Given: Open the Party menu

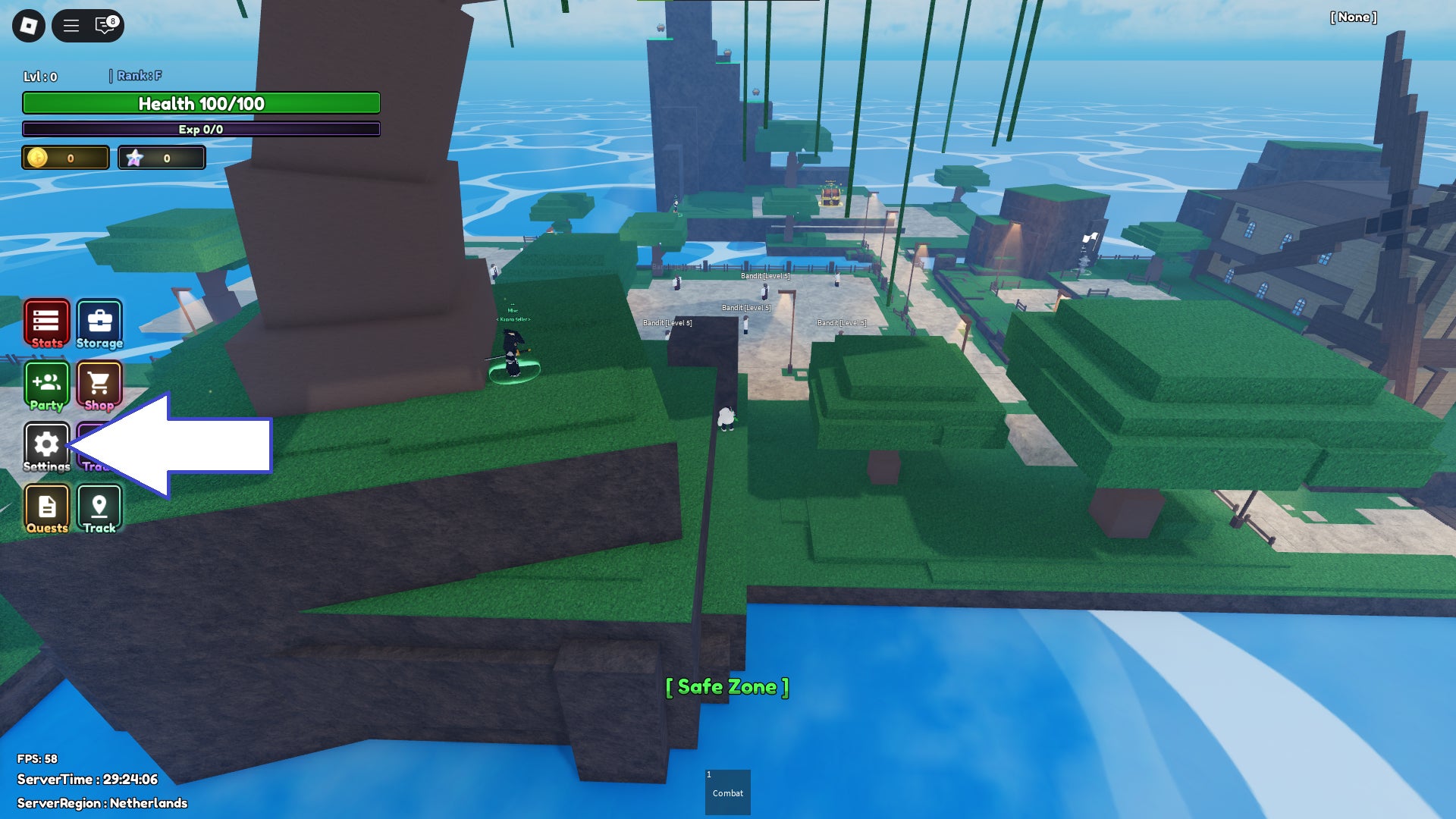Looking at the screenshot, I should (46, 384).
